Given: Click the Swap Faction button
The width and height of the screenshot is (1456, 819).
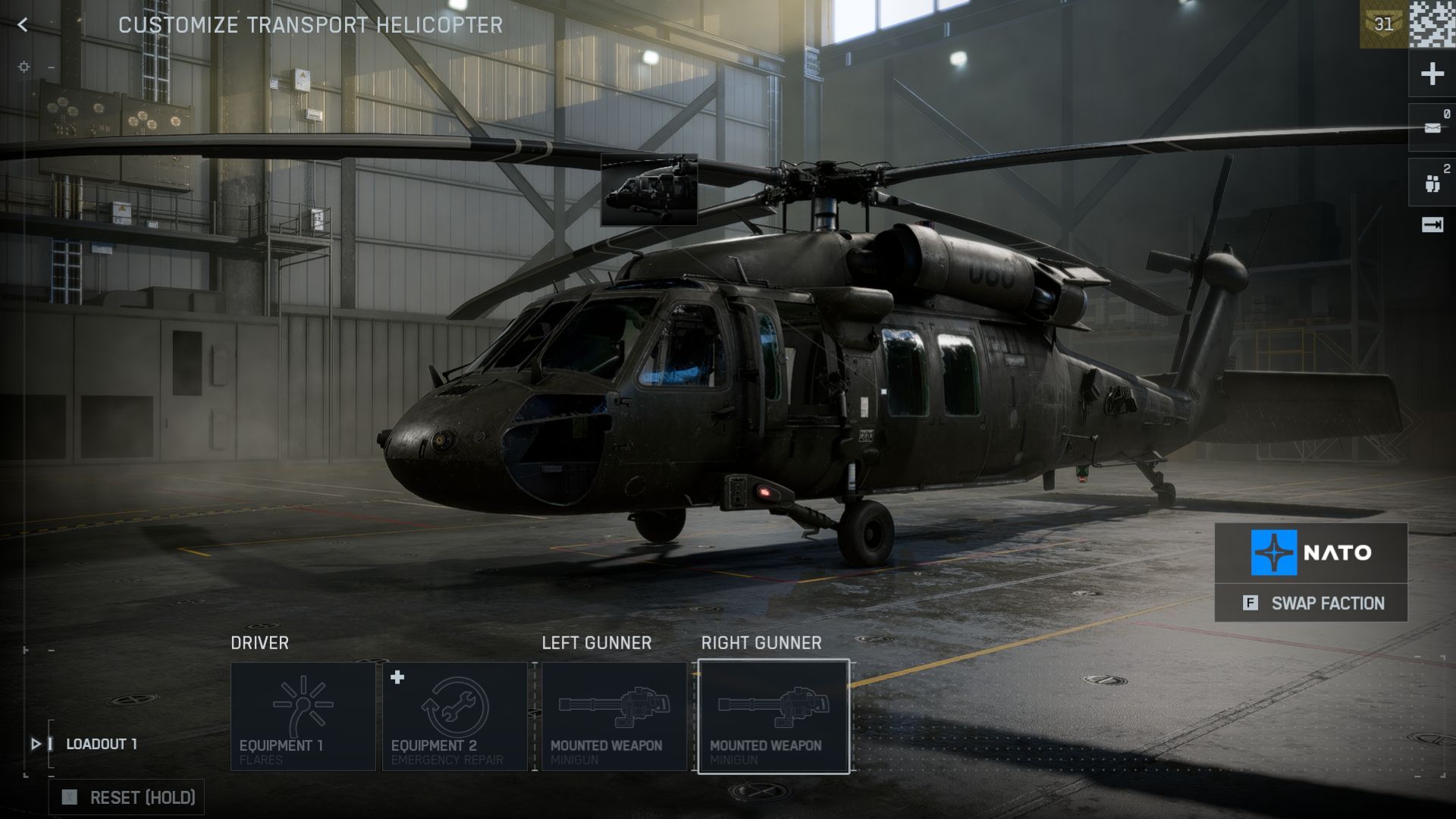Looking at the screenshot, I should 1311,603.
